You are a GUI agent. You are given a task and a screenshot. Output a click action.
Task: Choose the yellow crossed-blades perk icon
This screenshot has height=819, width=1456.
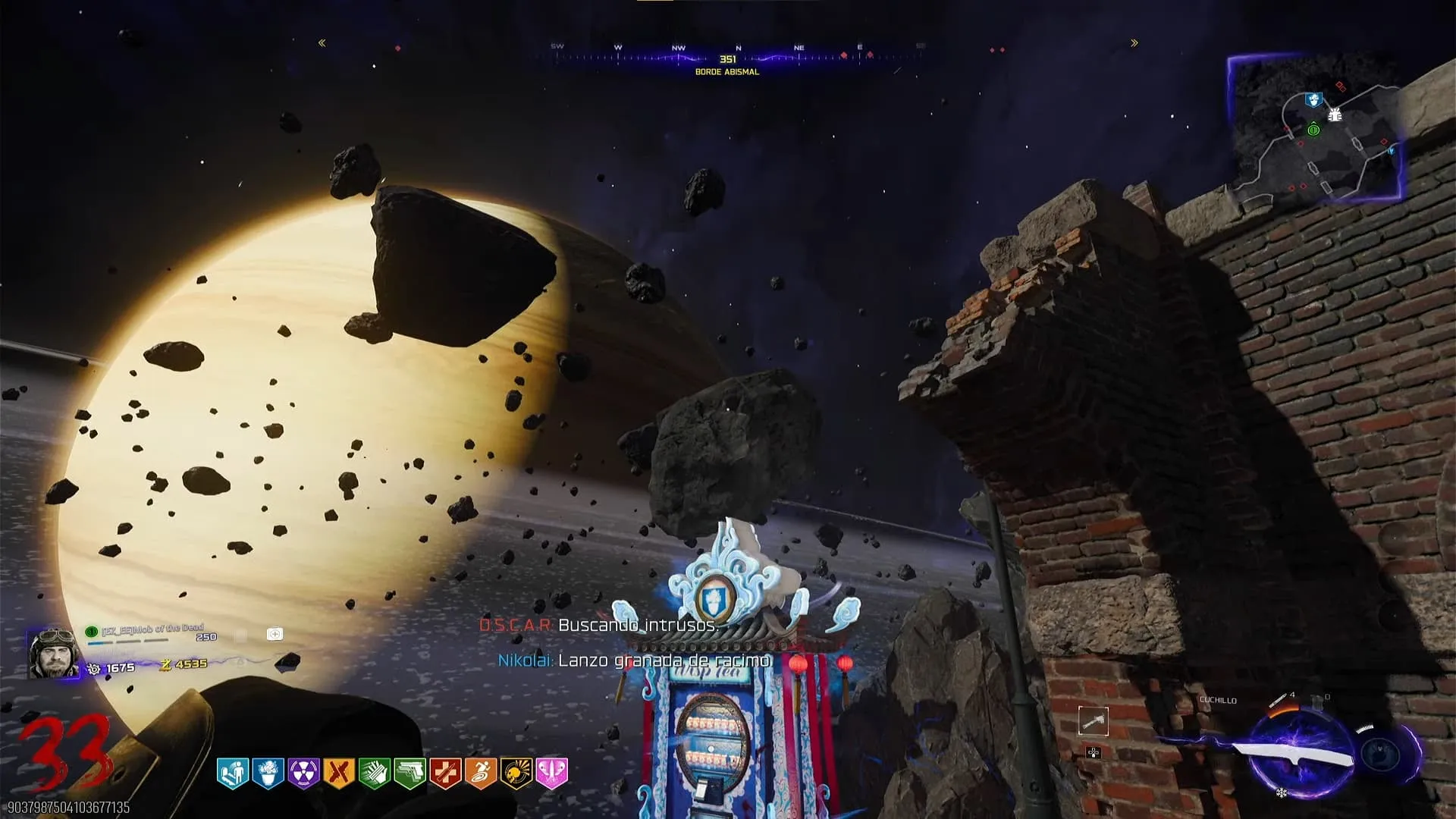(339, 773)
